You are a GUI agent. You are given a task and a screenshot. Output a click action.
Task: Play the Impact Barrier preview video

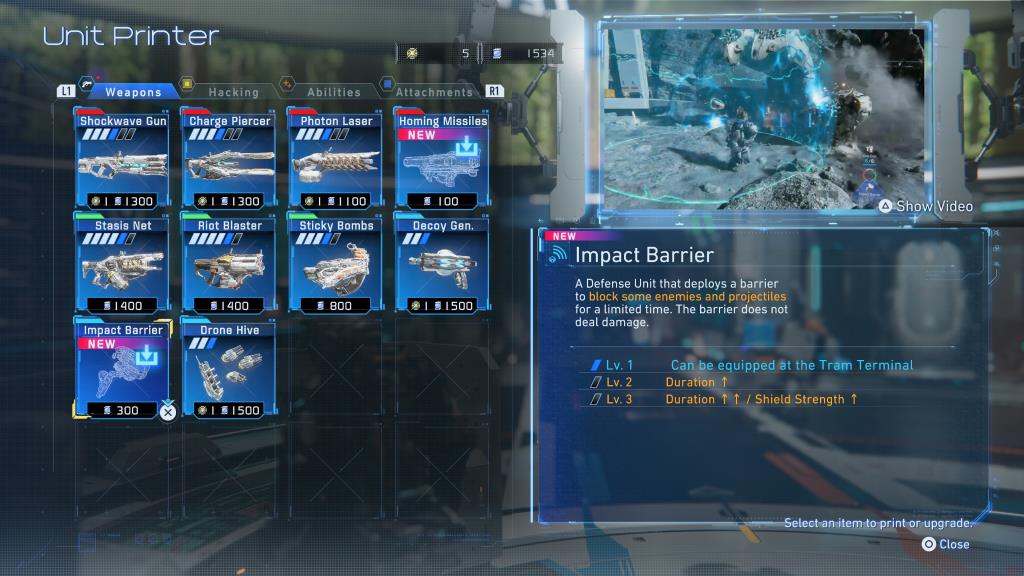[925, 206]
